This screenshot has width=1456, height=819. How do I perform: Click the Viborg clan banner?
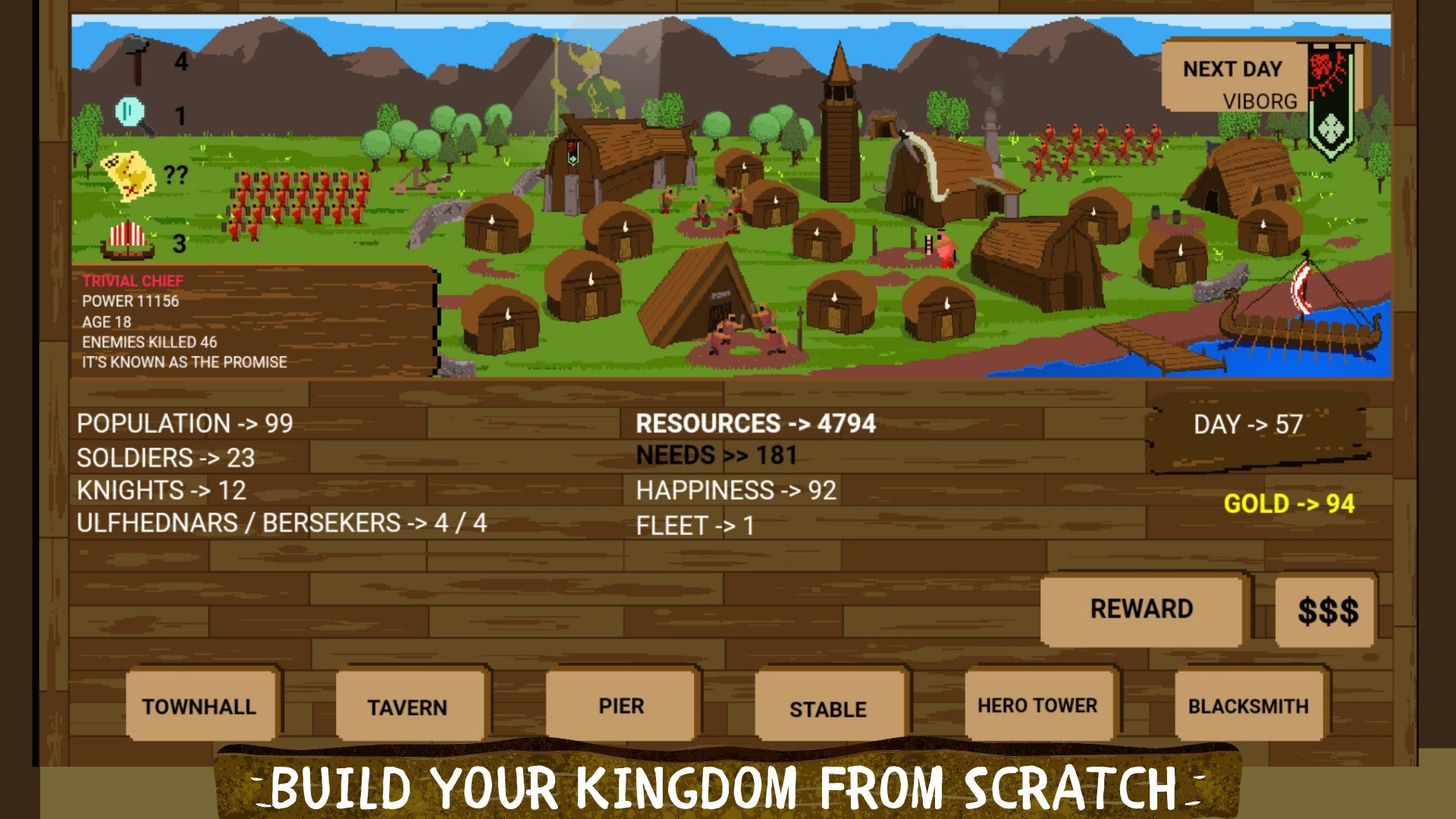point(1331,99)
